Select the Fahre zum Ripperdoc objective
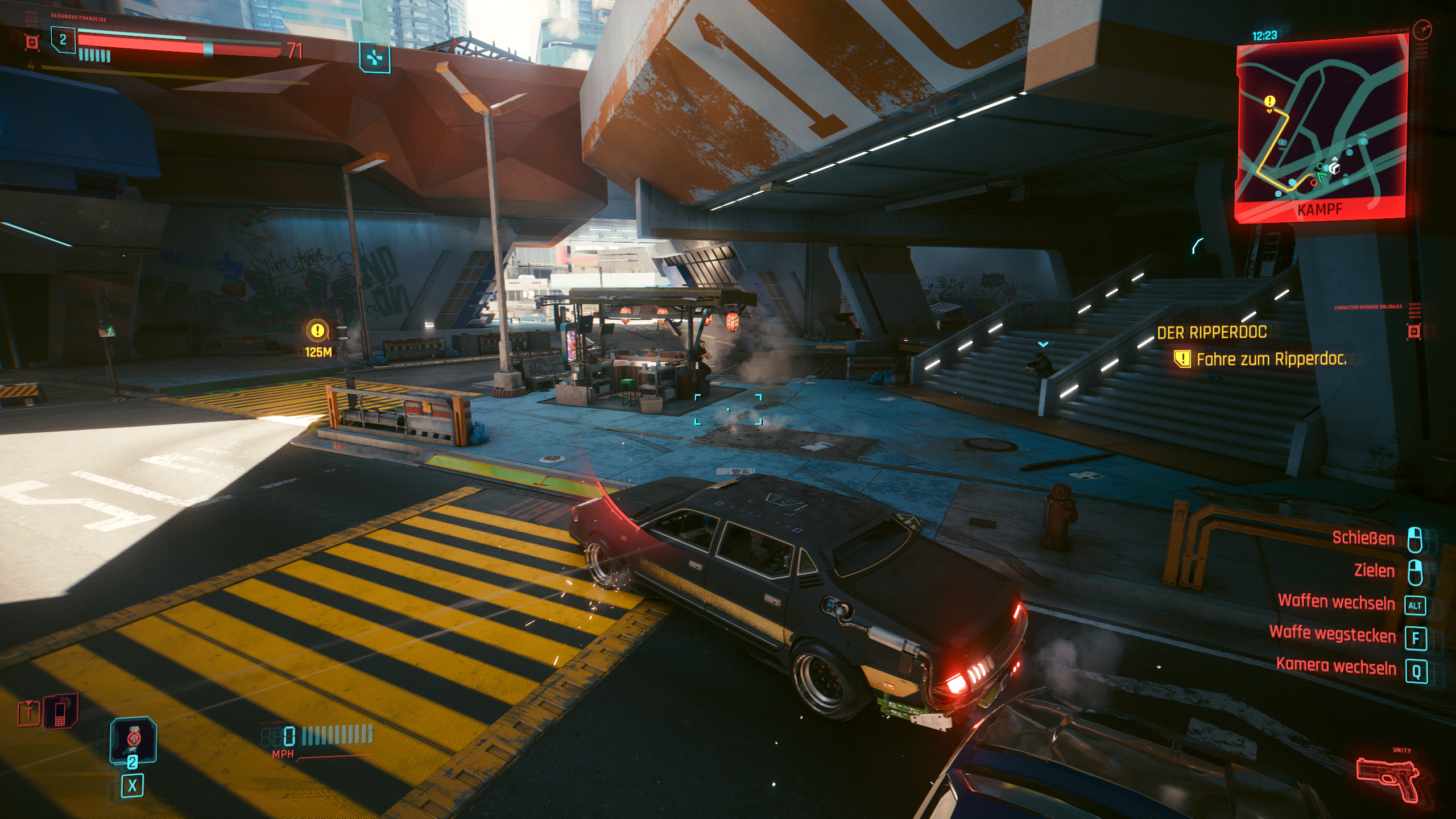This screenshot has width=1456, height=819. point(1271,359)
